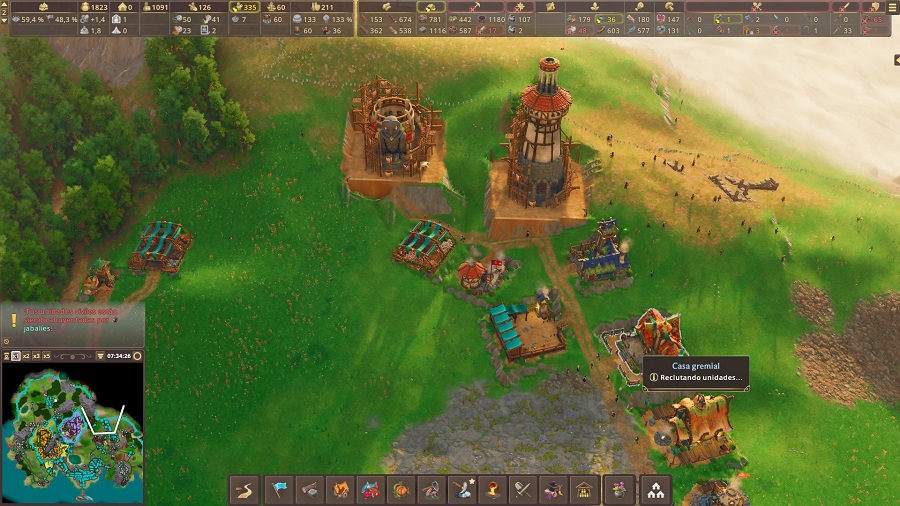Select the mining pickaxe build category
This screenshot has width=900, height=506.
tap(431, 490)
